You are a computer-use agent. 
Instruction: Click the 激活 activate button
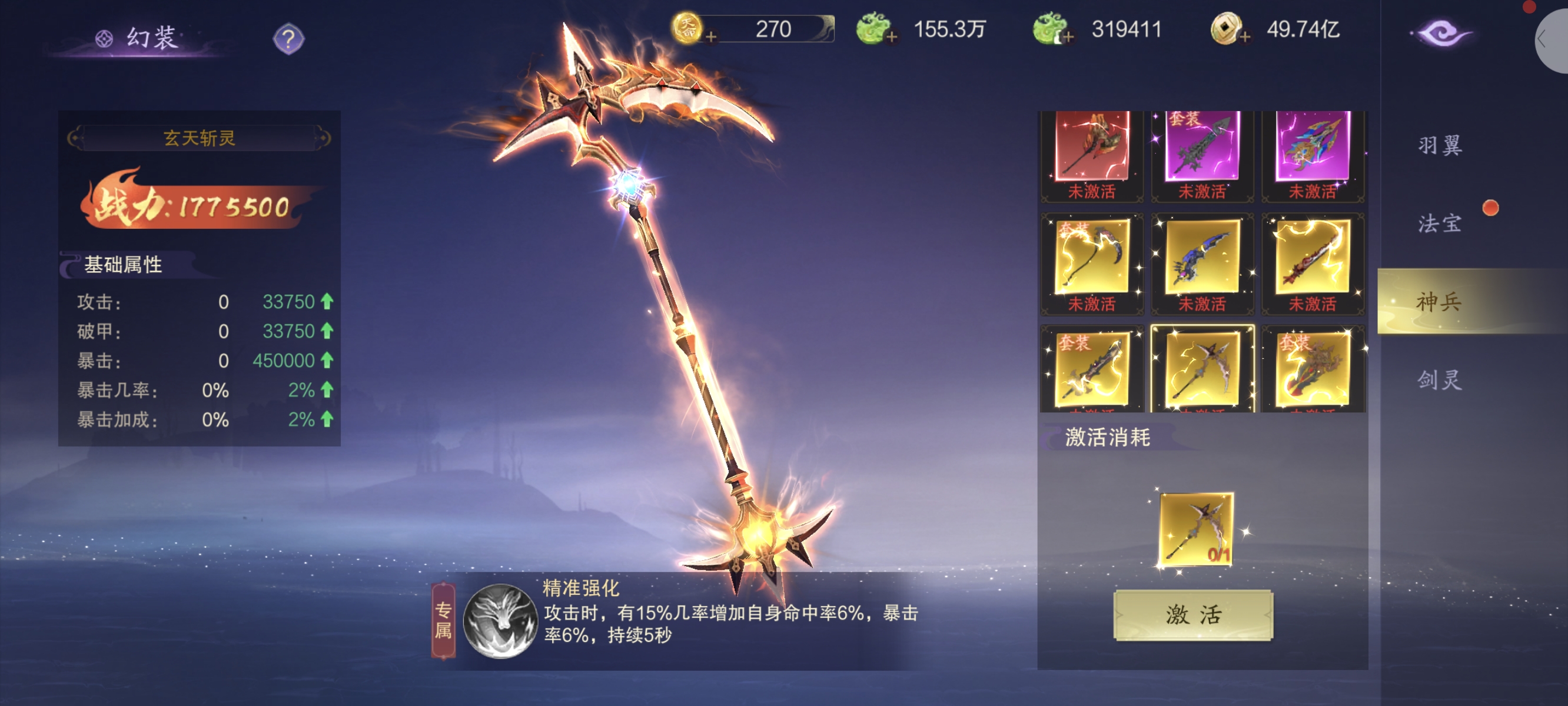point(1192,615)
